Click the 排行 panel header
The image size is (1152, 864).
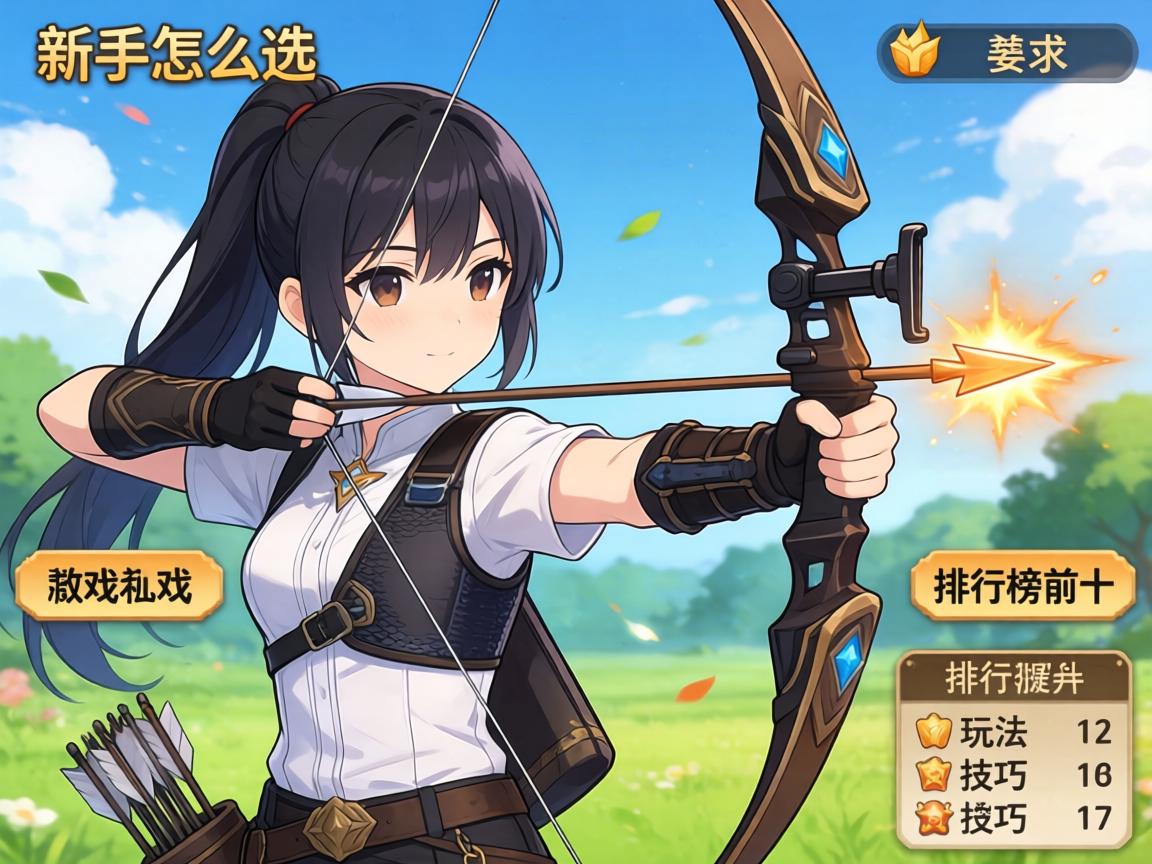point(1014,678)
